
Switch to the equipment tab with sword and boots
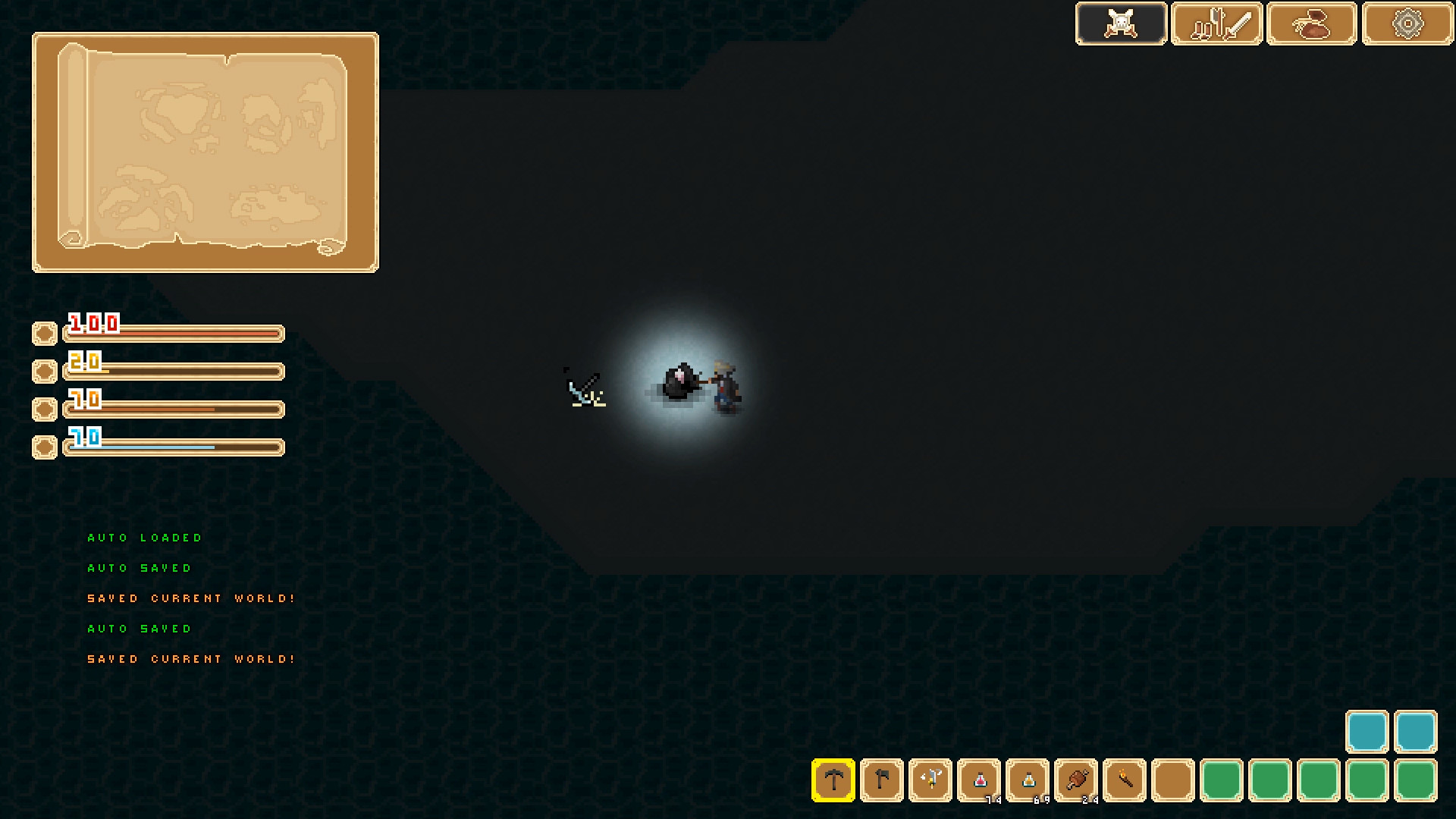click(1216, 23)
